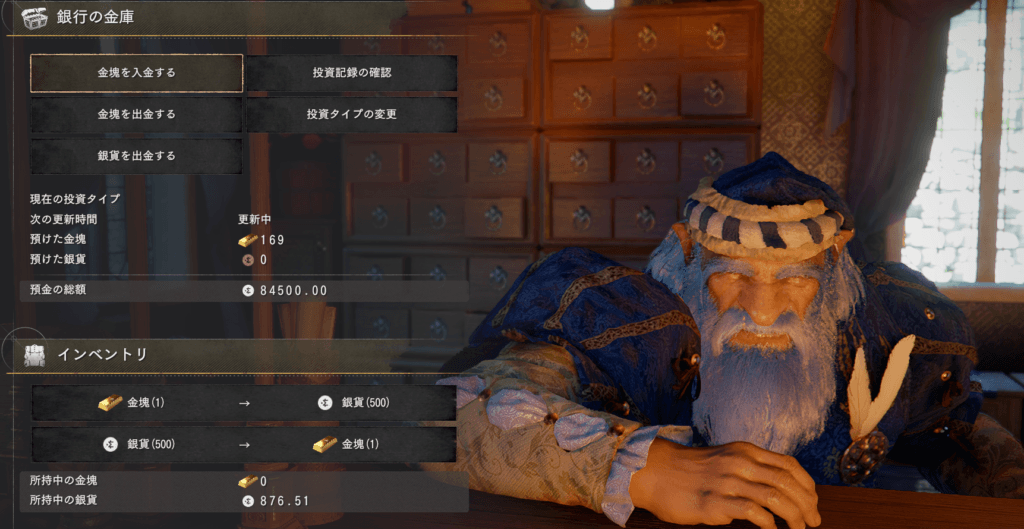1024x529 pixels.
Task: Exchange 銀貨(500) for 金塊(1) row
Action: tap(244, 444)
